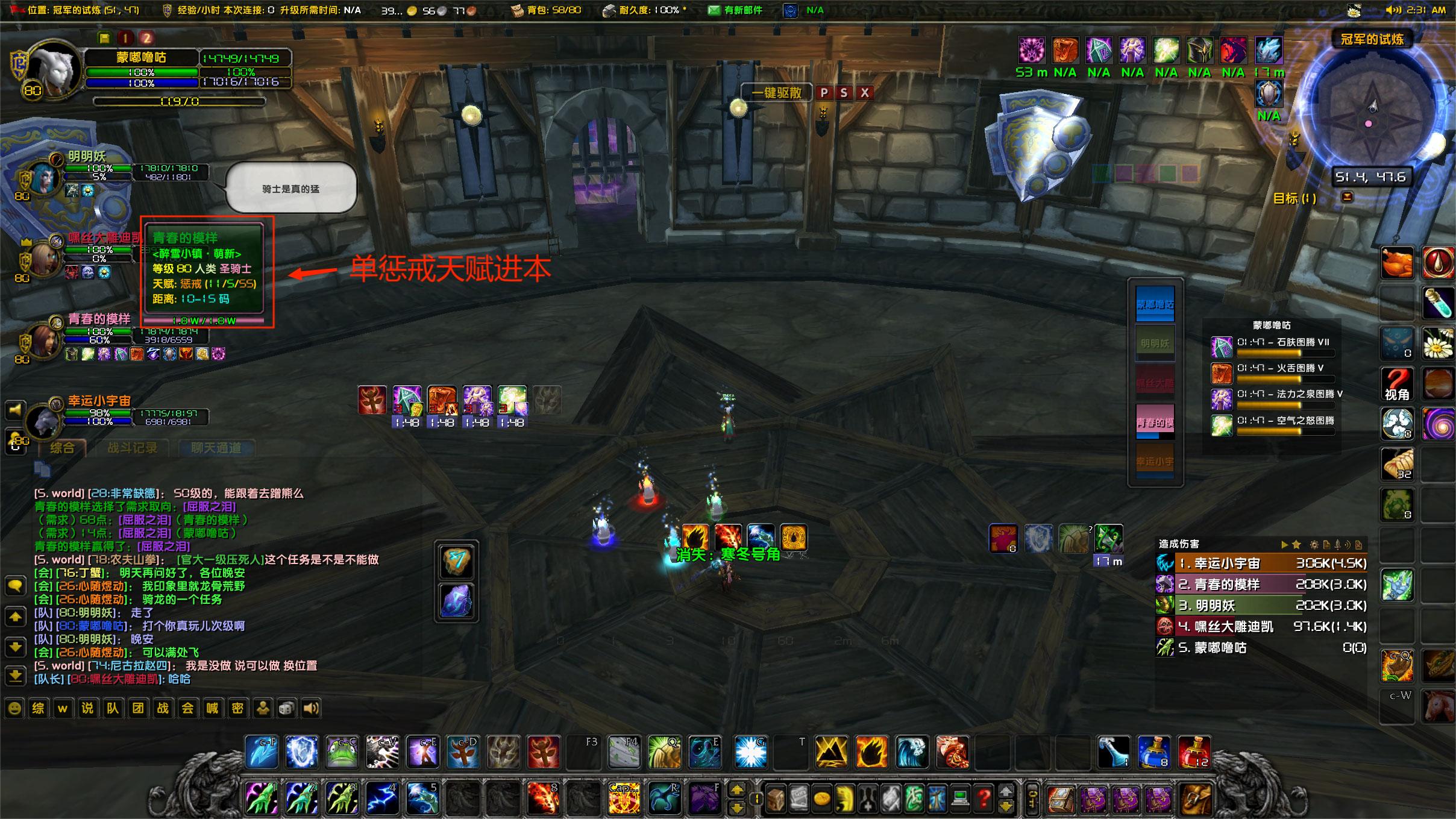Toggle the S option next to 一键驱散
Screen dimensions: 1456x819
point(844,93)
